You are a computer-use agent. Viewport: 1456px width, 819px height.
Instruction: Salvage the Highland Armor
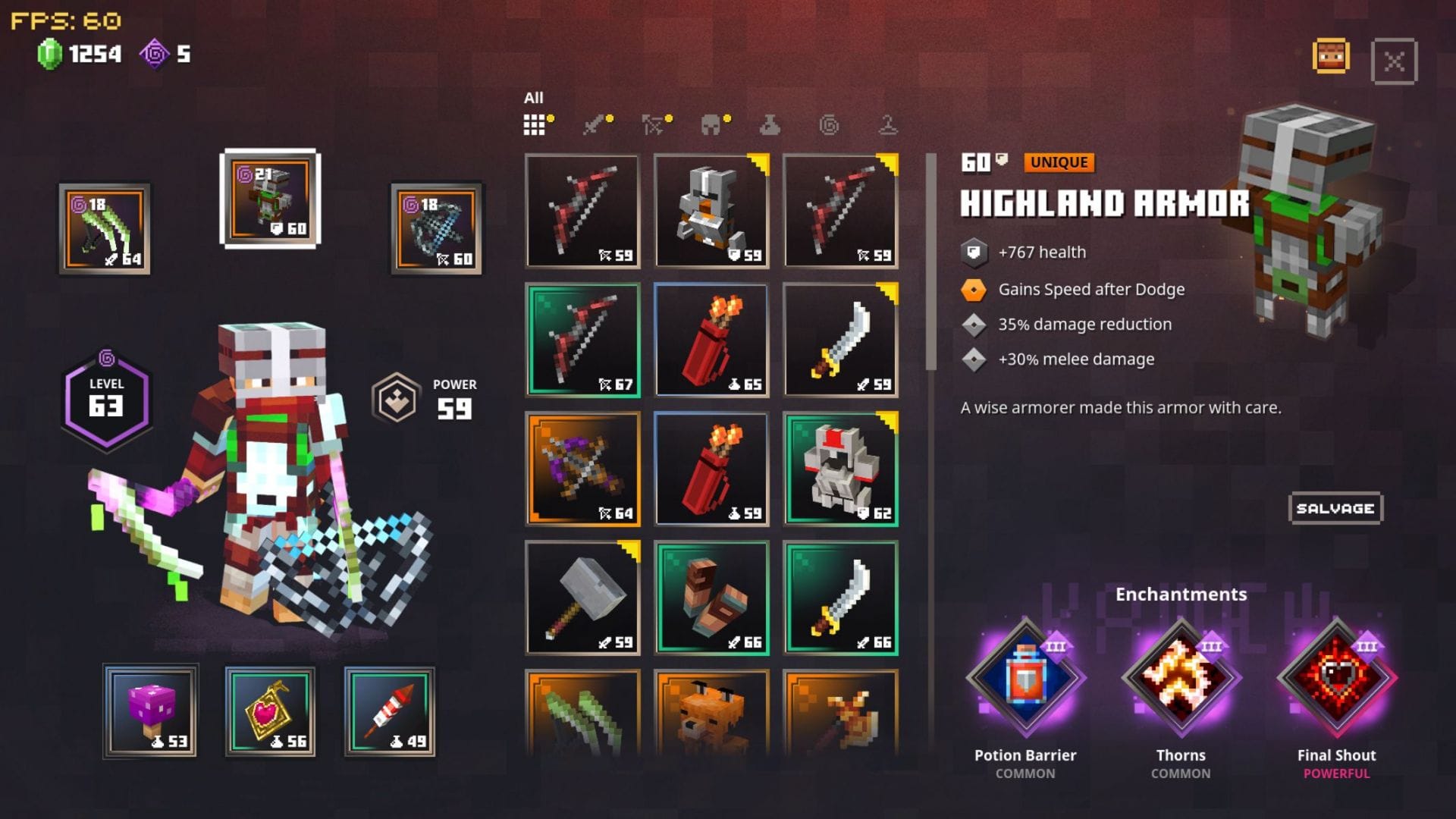[x=1335, y=508]
